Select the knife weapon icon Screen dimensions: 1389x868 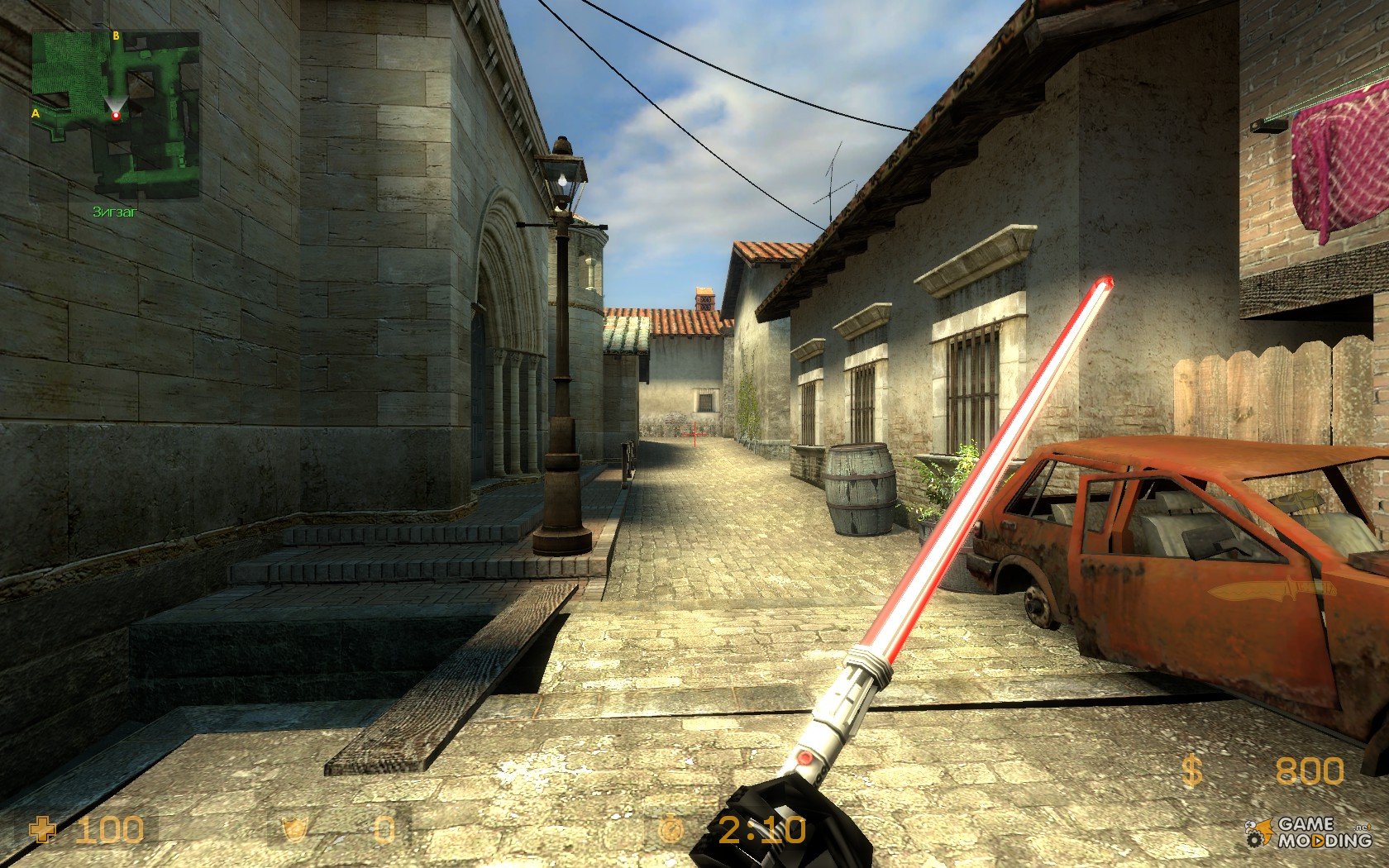[x=1271, y=590]
